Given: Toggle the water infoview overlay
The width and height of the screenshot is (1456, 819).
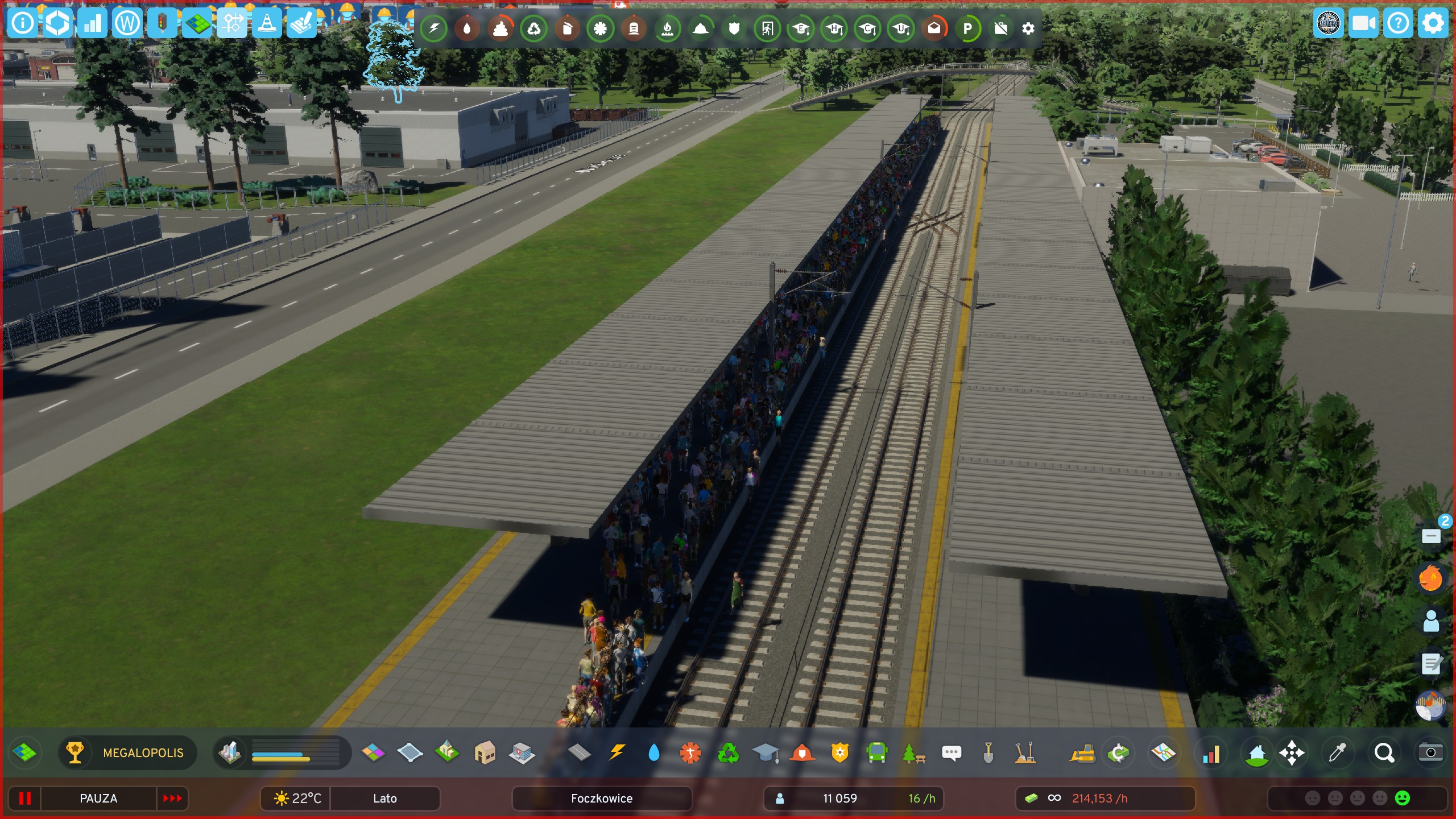Looking at the screenshot, I should click(468, 28).
